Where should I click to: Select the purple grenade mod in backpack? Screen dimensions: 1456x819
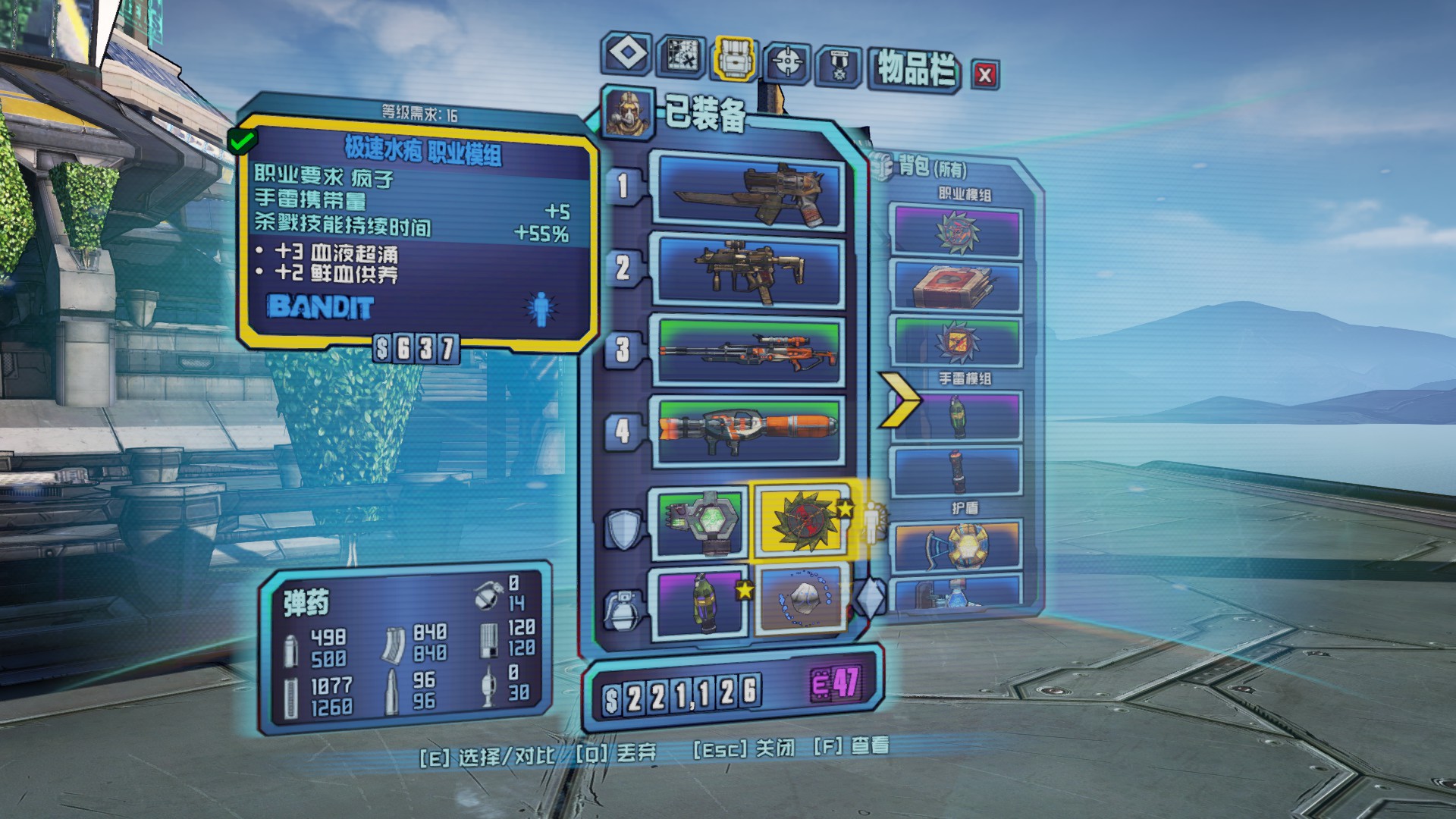(957, 416)
